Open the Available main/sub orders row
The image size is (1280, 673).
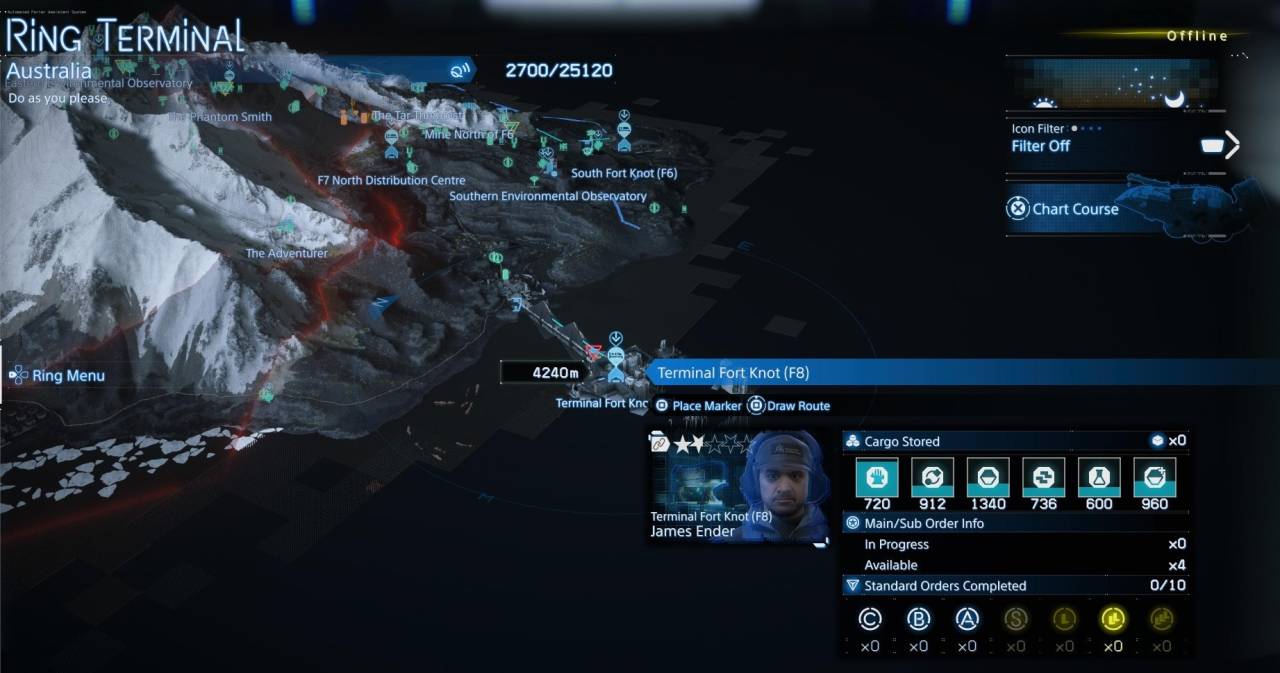(x=1015, y=565)
